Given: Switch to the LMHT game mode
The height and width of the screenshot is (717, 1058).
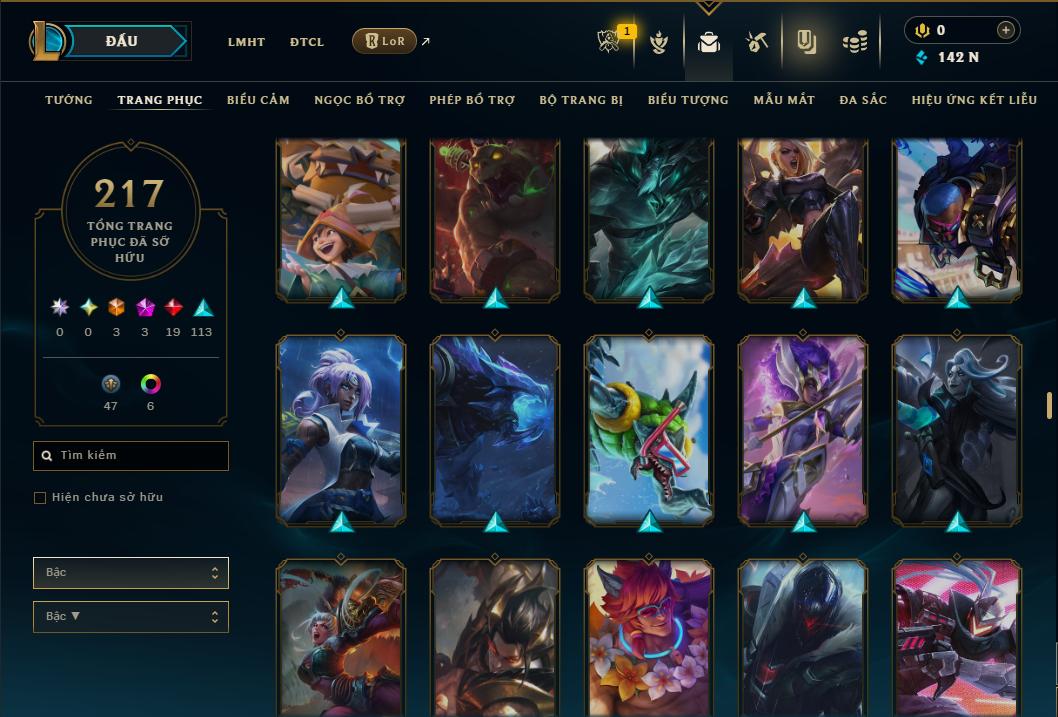Looking at the screenshot, I should pos(246,42).
